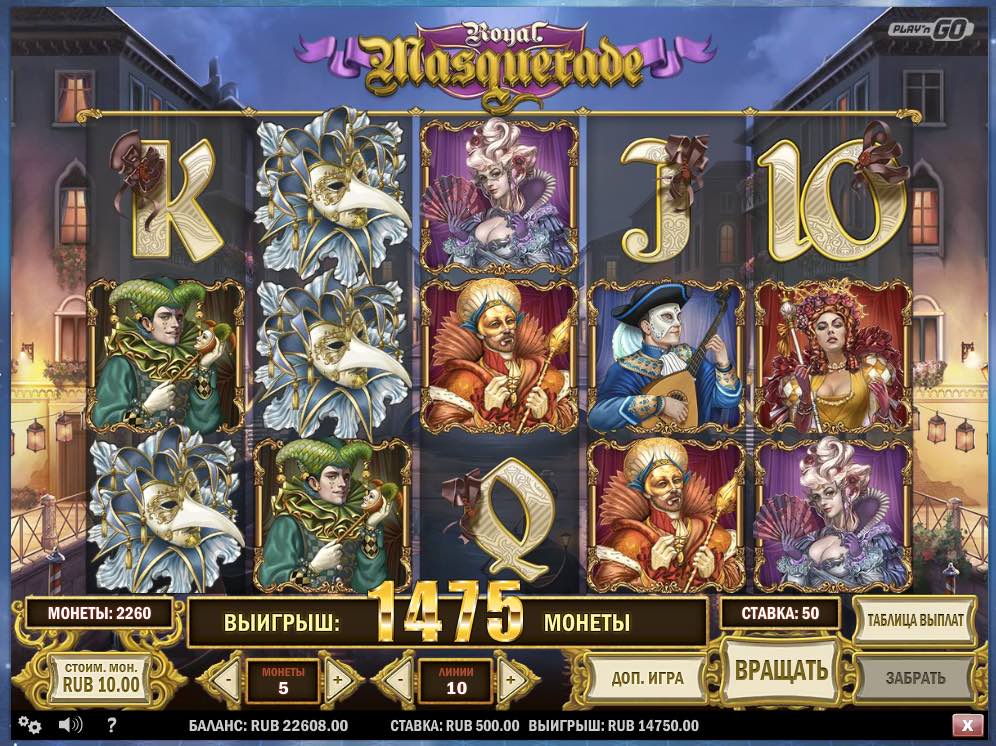Decrease the number of ЛИНИИ
Image resolution: width=996 pixels, height=746 pixels.
400,681
